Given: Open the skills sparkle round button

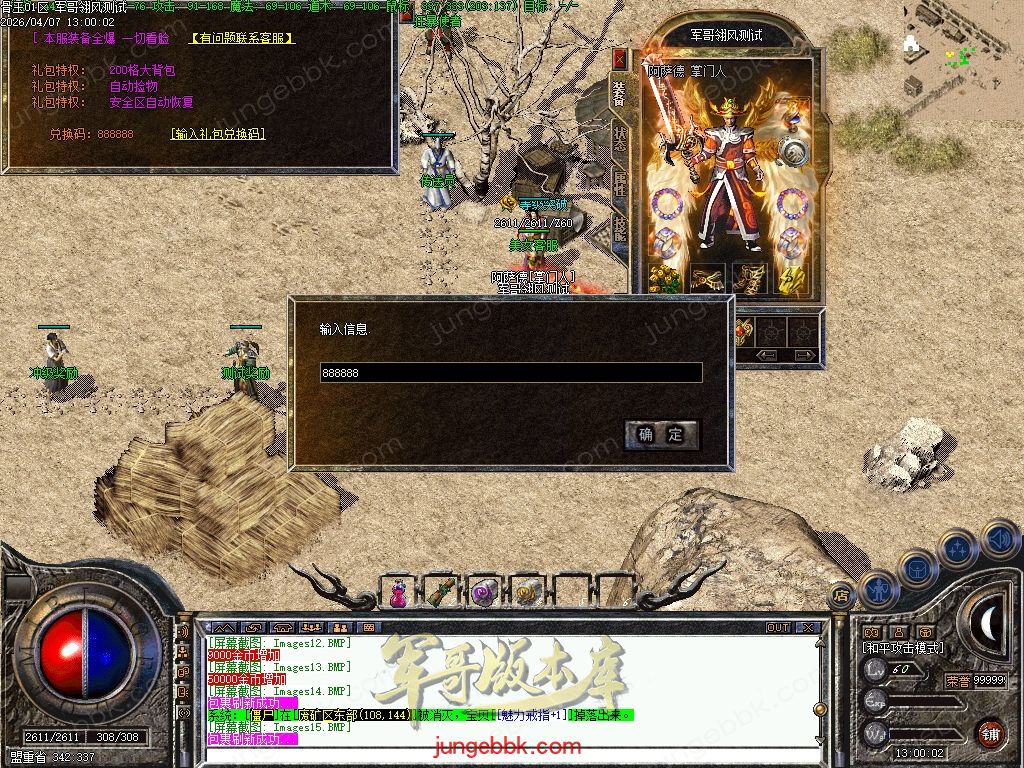Looking at the screenshot, I should (x=958, y=549).
